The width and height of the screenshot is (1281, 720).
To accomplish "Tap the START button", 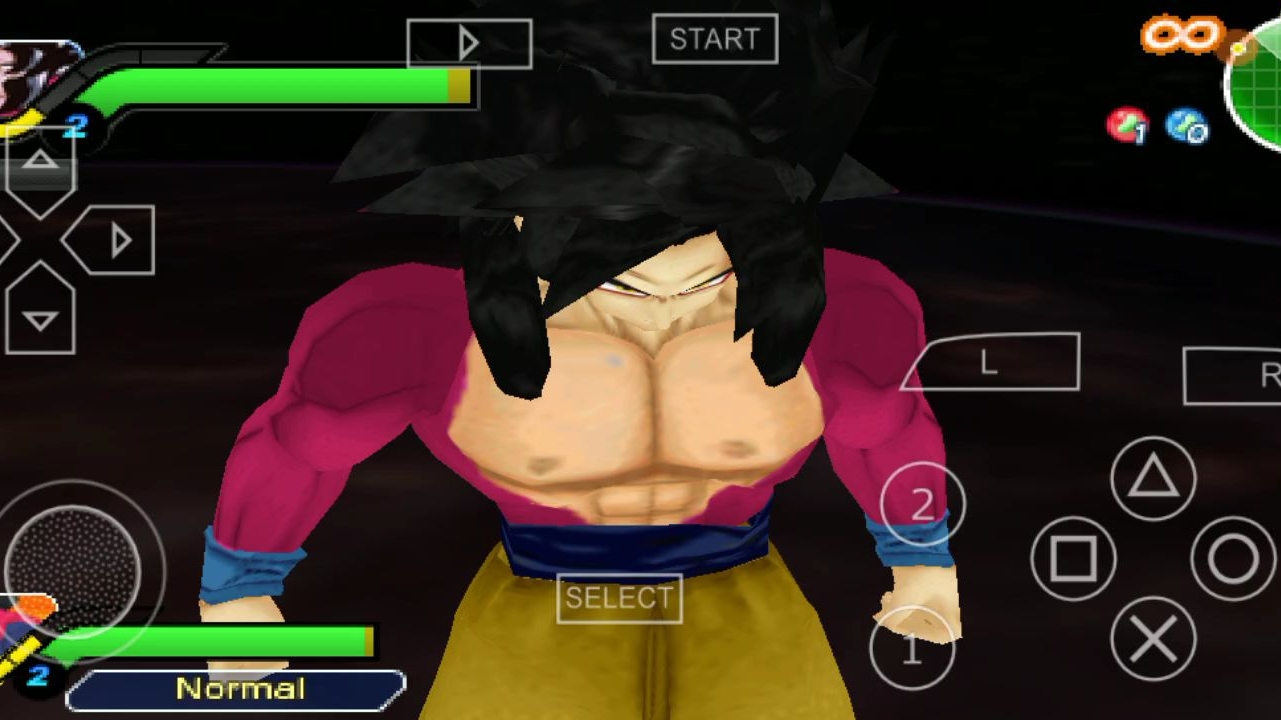I will tap(714, 39).
